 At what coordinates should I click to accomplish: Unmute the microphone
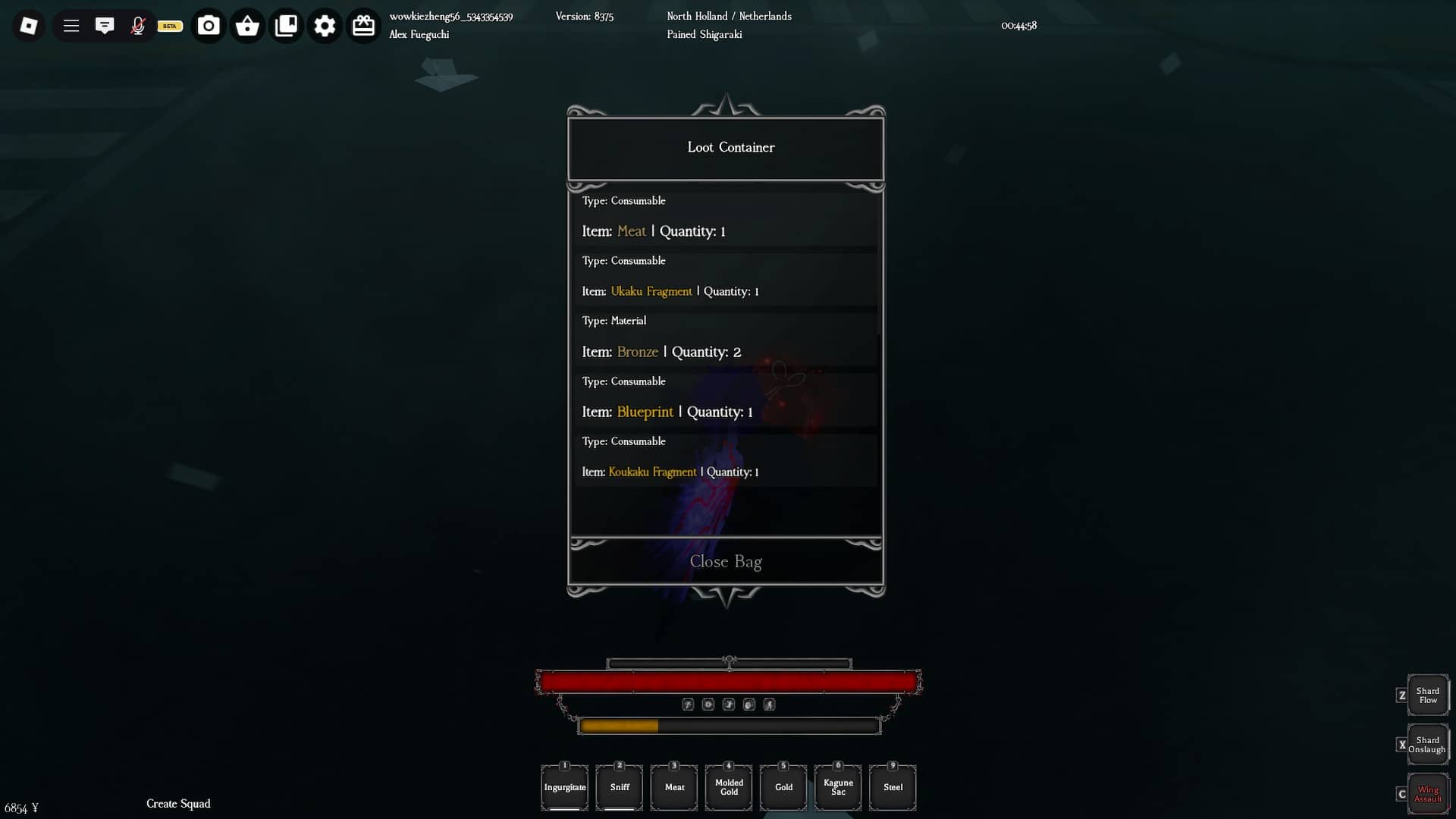tap(138, 25)
